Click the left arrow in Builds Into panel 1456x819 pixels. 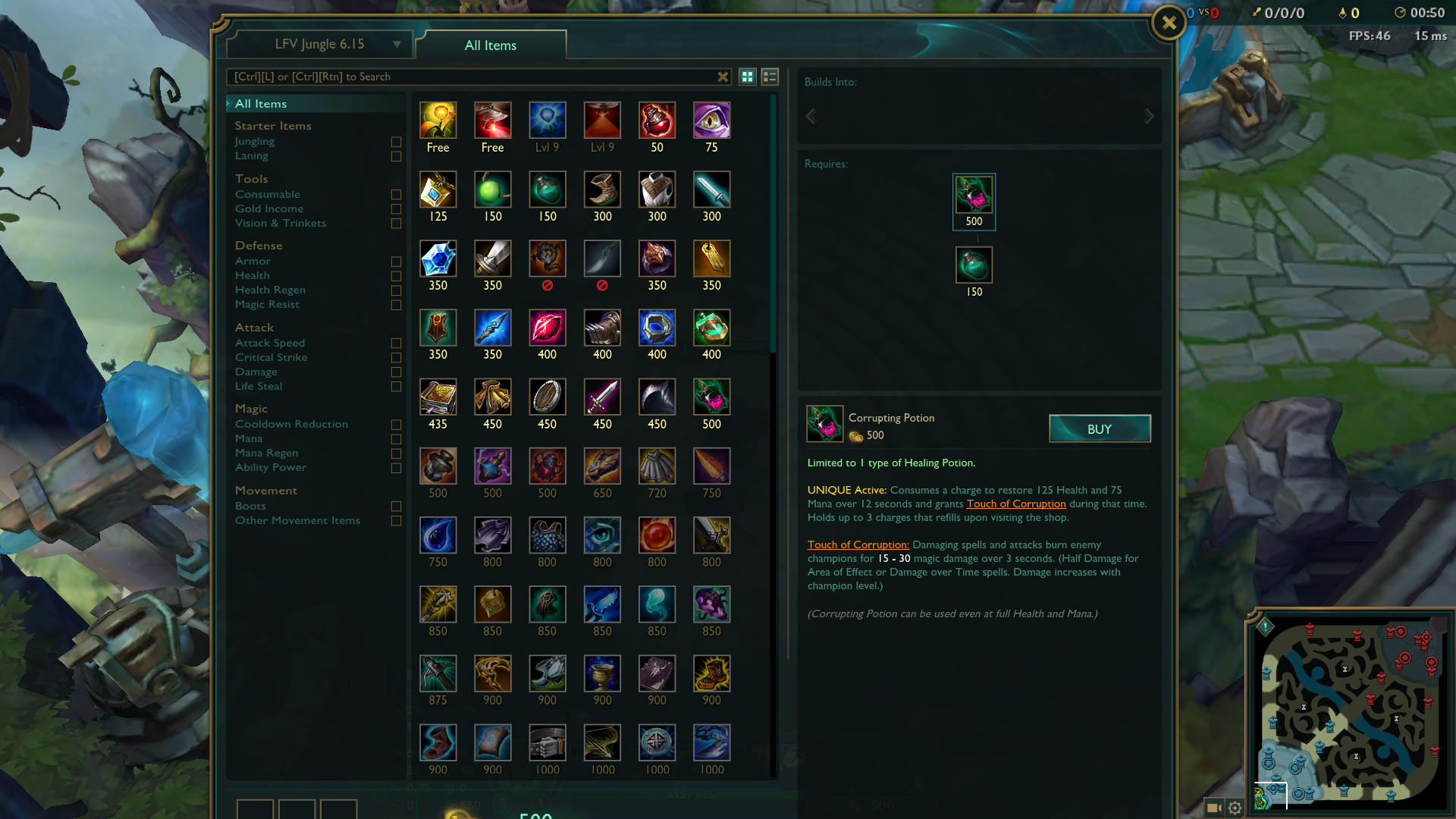[x=811, y=116]
